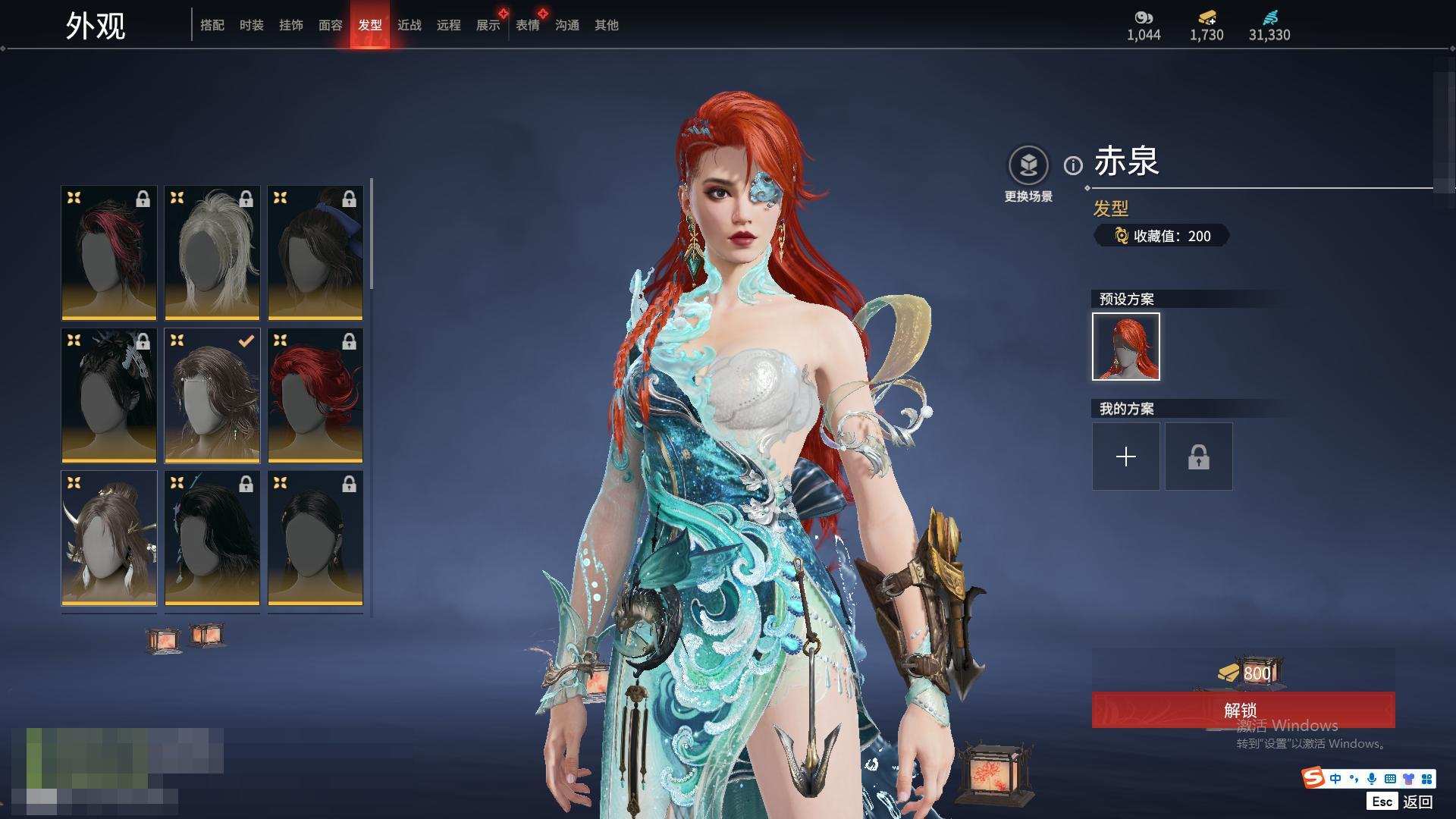Show hairstyle info via the ⓘ icon
This screenshot has width=1456, height=819.
[x=1073, y=165]
